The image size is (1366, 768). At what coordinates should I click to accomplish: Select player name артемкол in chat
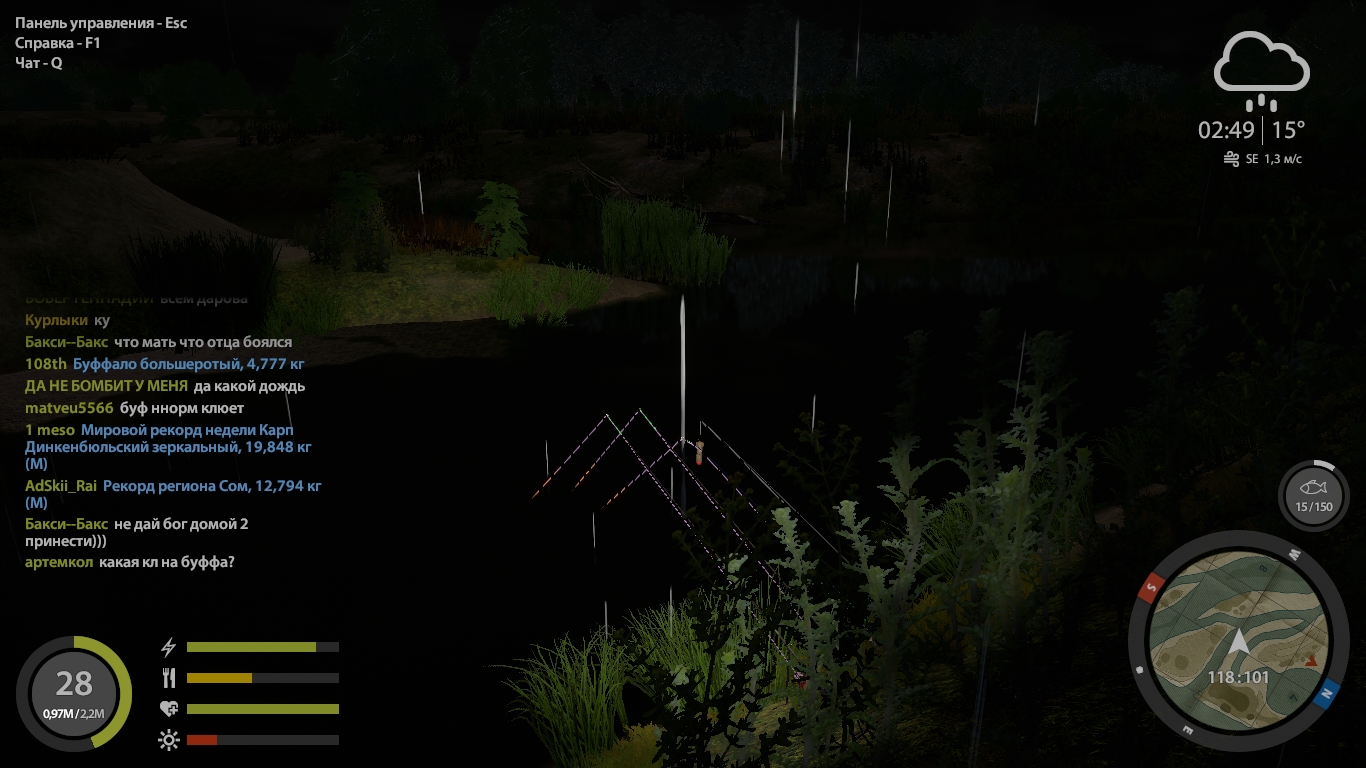click(x=59, y=562)
